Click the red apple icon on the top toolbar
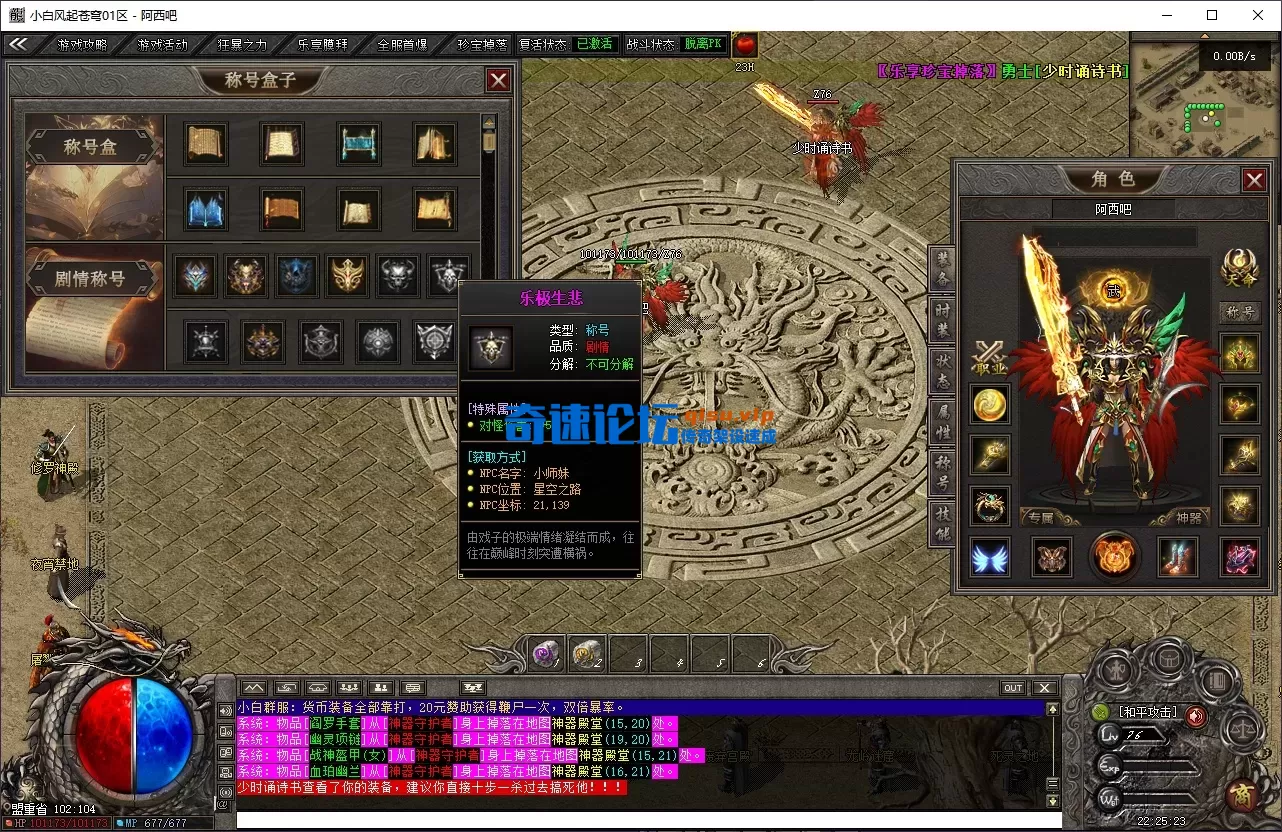Image resolution: width=1282 pixels, height=832 pixels. [x=744, y=44]
